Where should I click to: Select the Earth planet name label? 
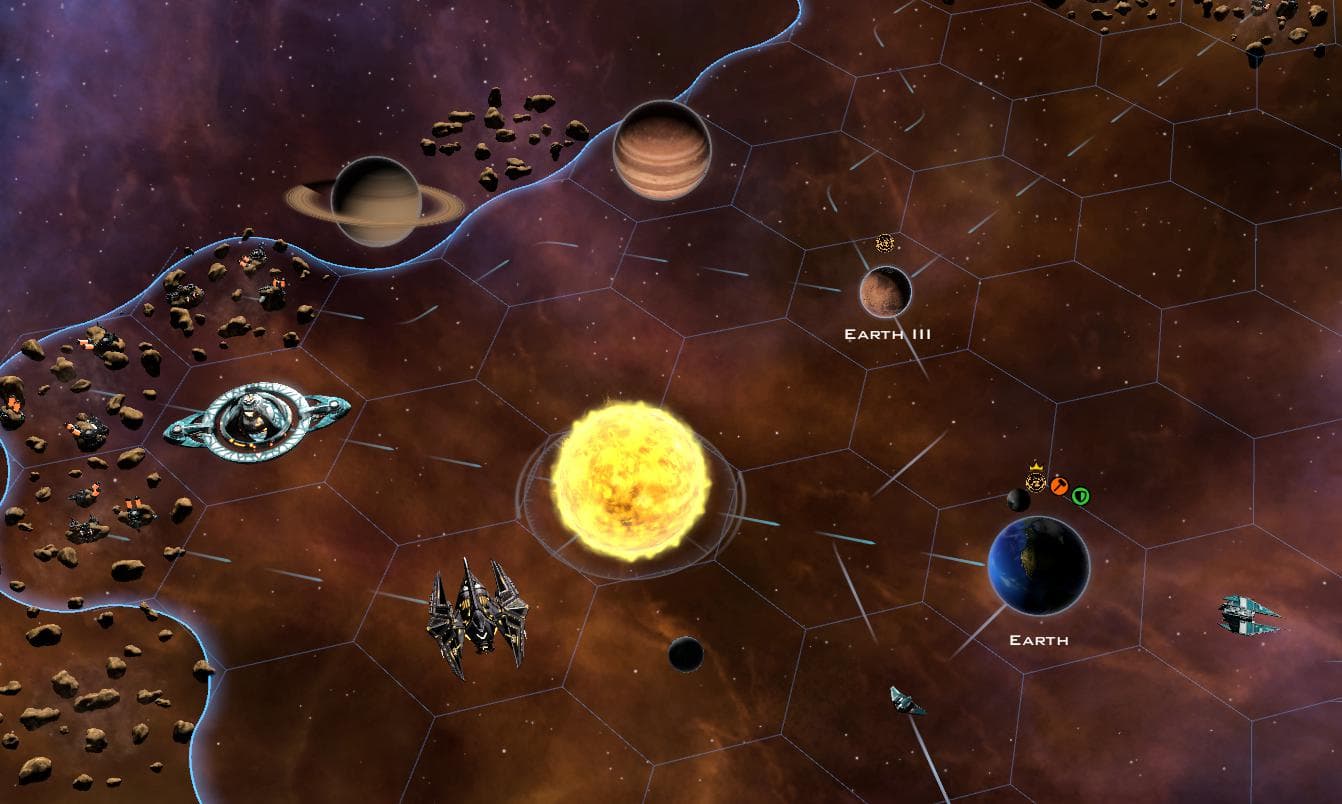click(1039, 640)
